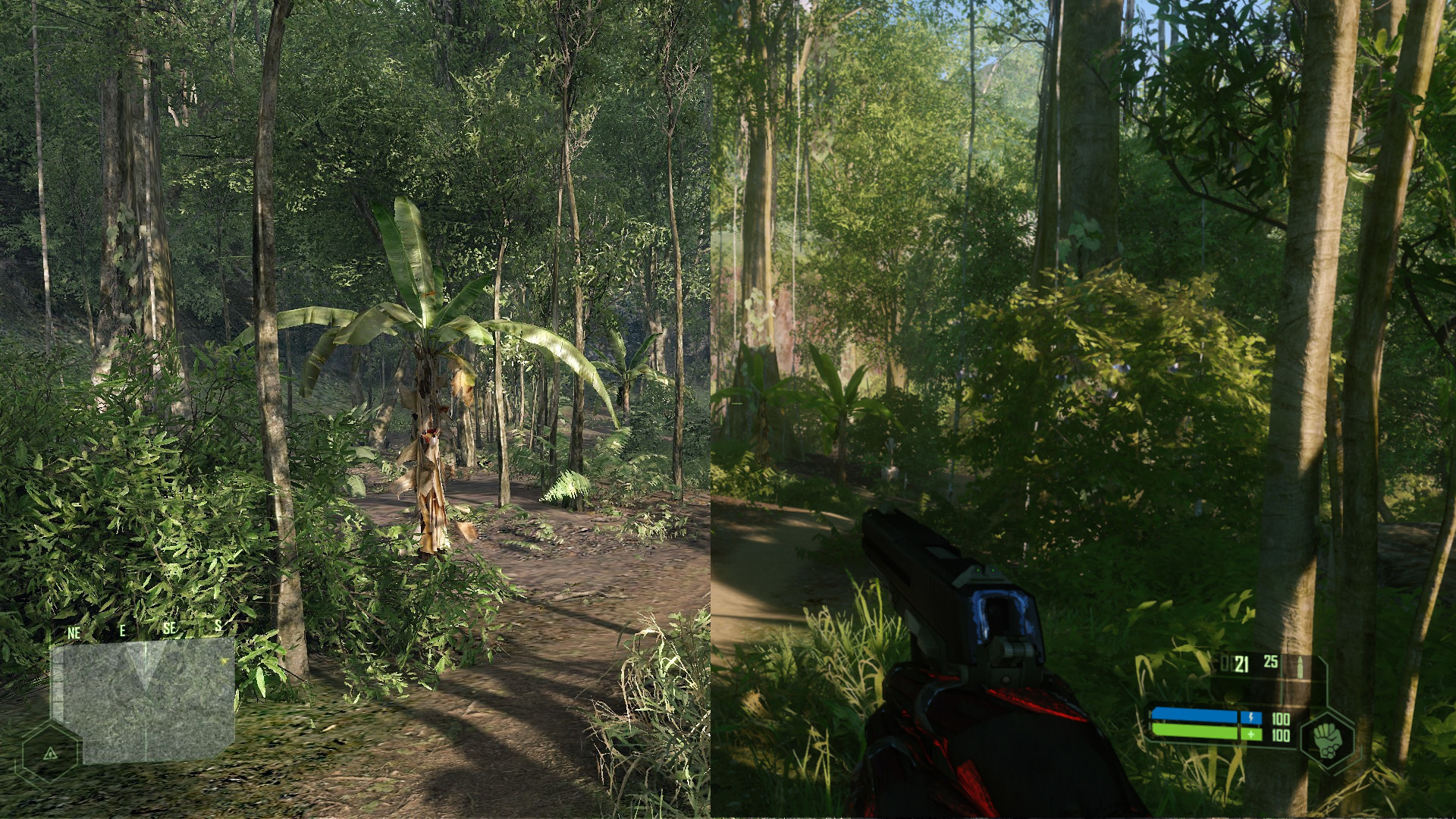1456x819 pixels.
Task: Click the loaded ammo count of 21
Action: point(1241,664)
